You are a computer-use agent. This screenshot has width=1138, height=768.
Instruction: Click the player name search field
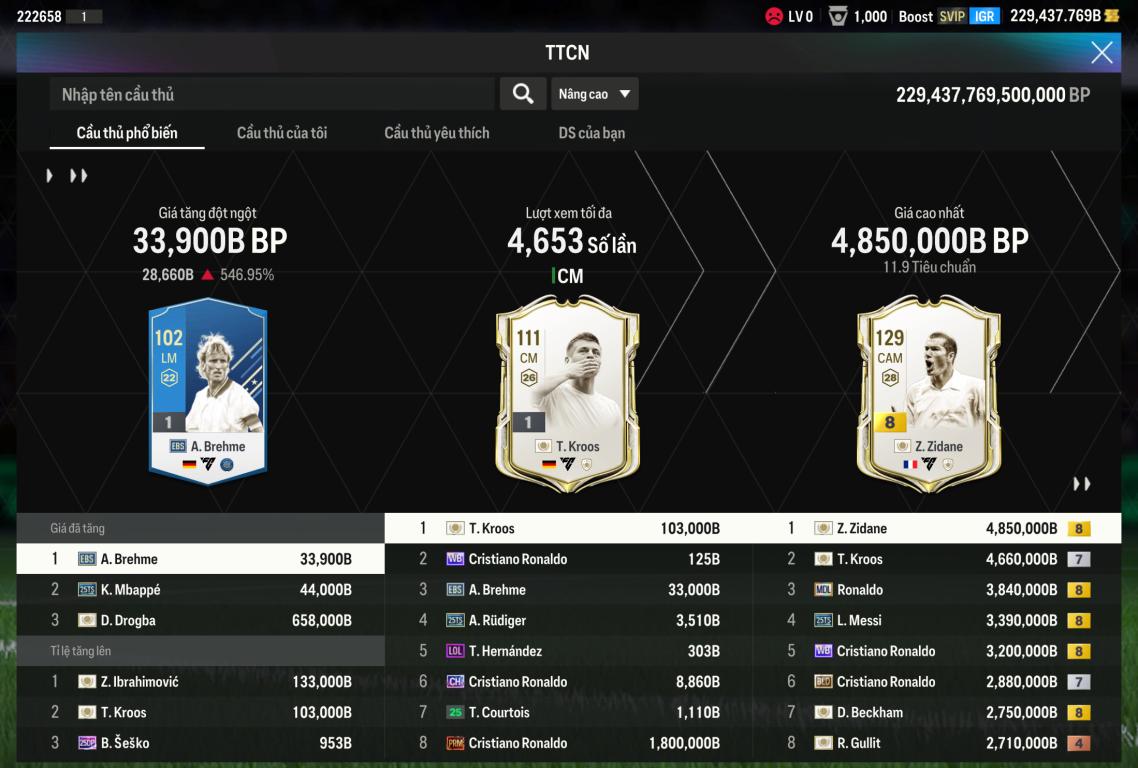click(x=272, y=94)
